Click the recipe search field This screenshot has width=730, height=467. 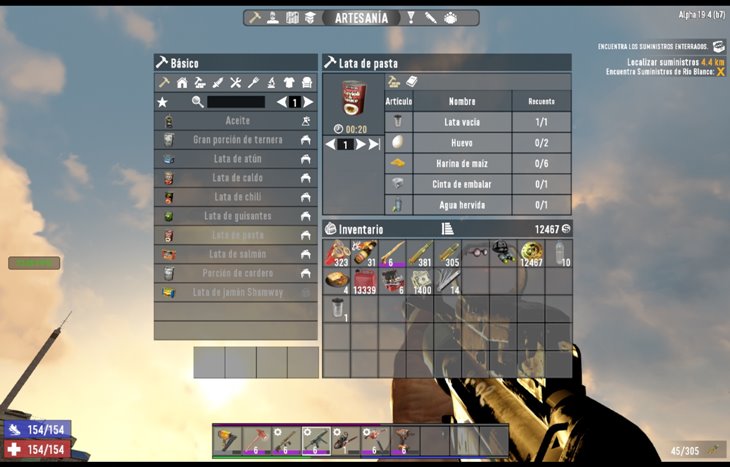(236, 102)
